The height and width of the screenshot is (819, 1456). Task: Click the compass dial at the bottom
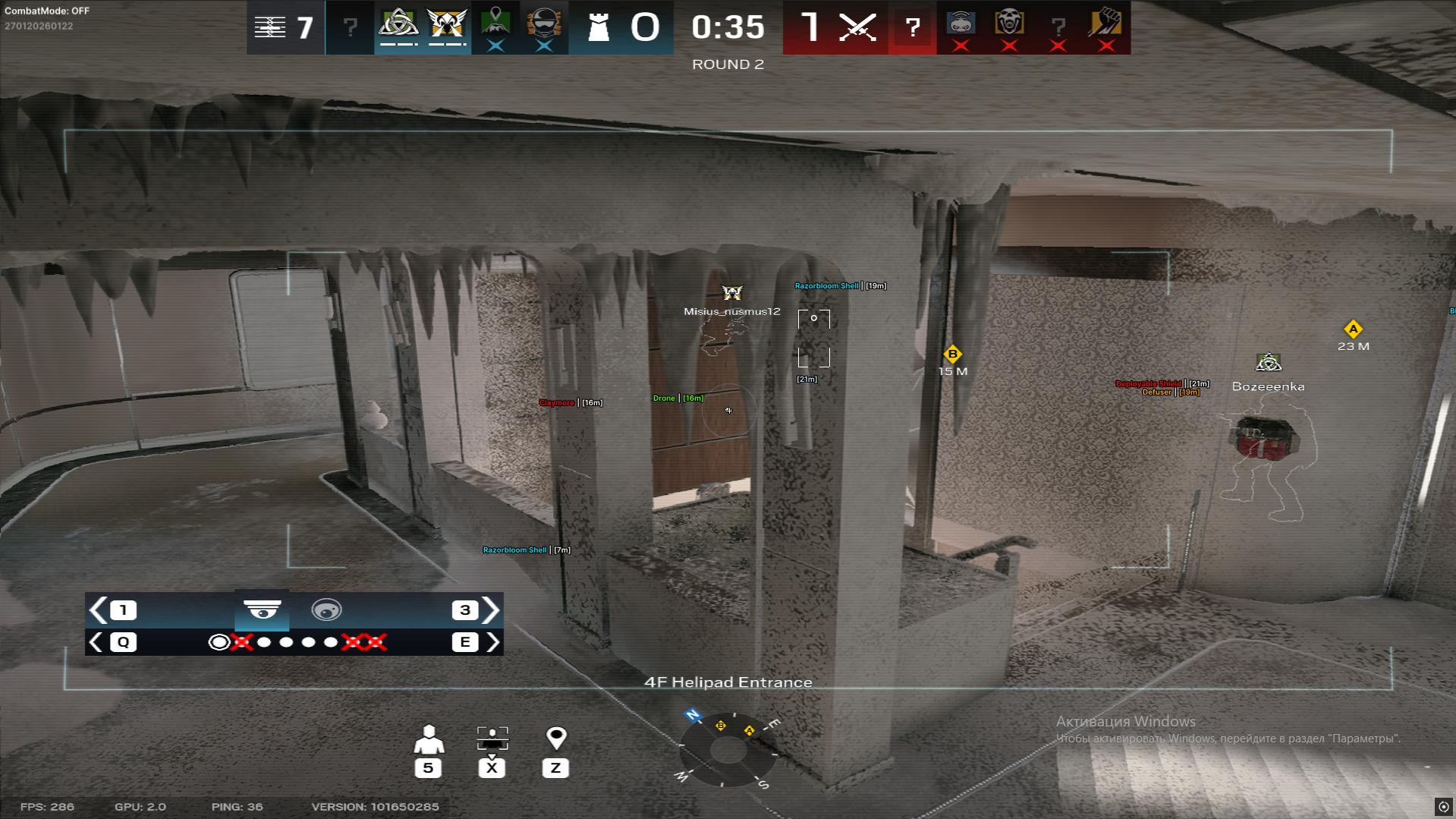pos(728,751)
